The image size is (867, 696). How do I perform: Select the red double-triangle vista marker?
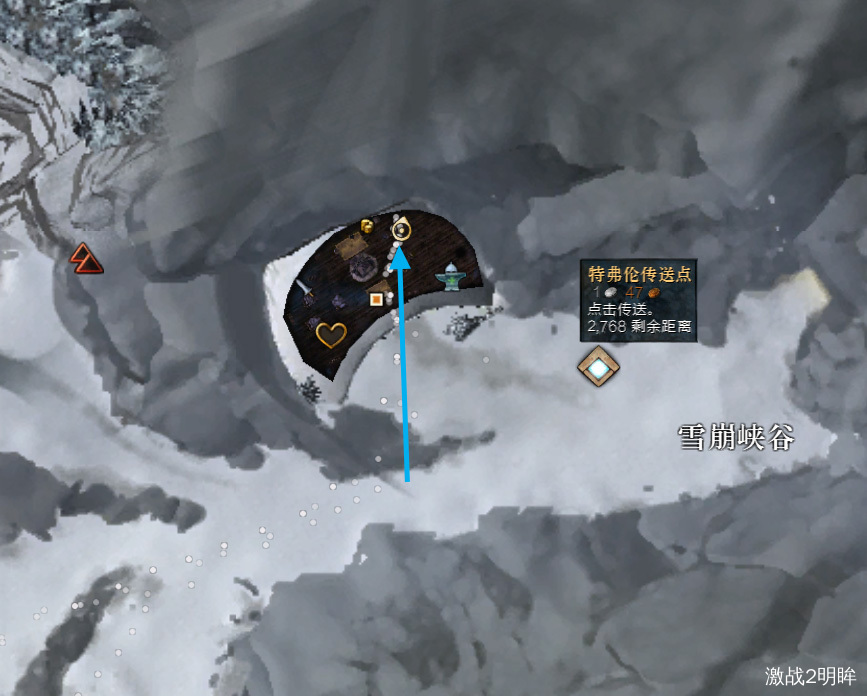pyautogui.click(x=85, y=258)
